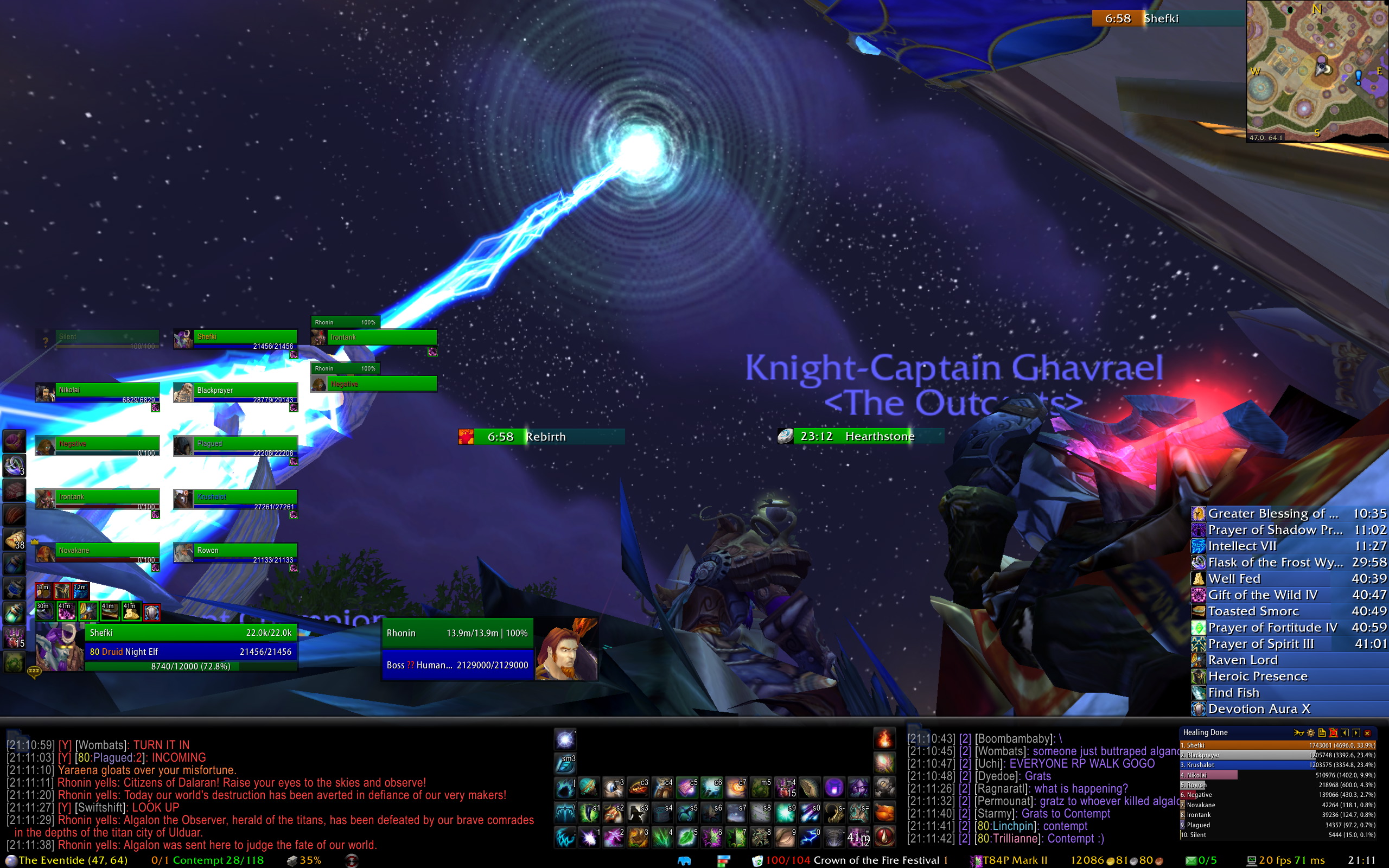Click Shefki's row in Healing Done
Viewport: 1389px width, 868px height.
tap(1277, 745)
